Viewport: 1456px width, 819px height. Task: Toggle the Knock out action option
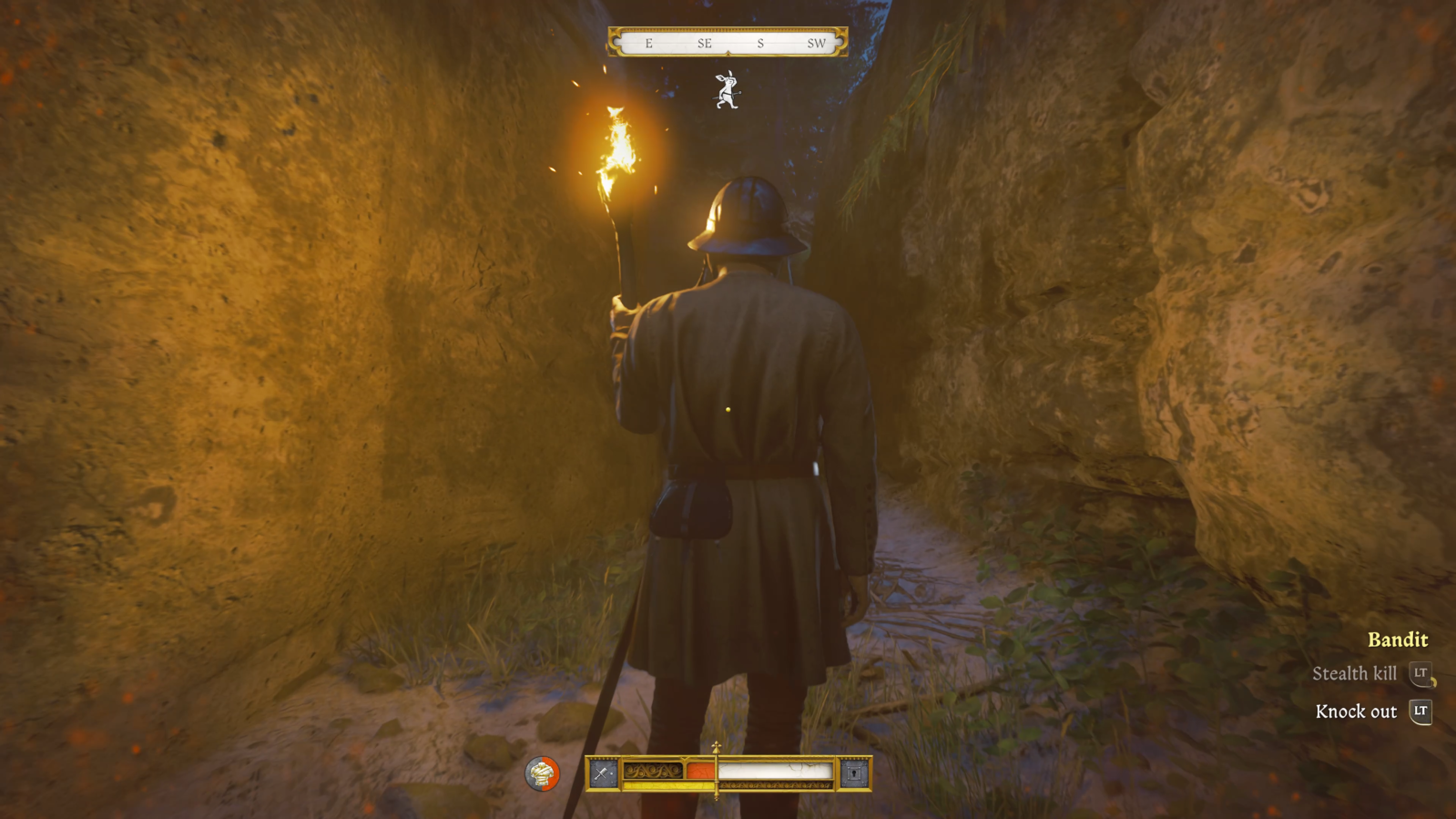click(1356, 712)
